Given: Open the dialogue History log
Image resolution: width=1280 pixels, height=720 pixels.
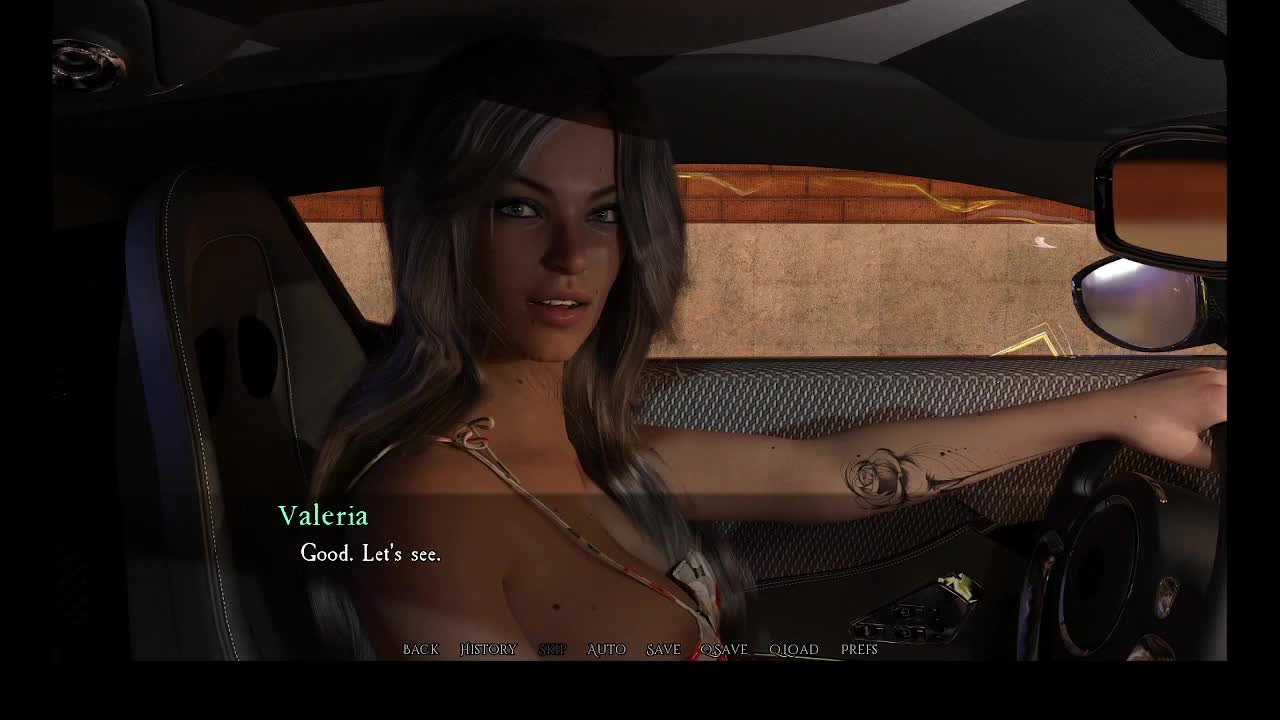Looking at the screenshot, I should pos(488,650).
